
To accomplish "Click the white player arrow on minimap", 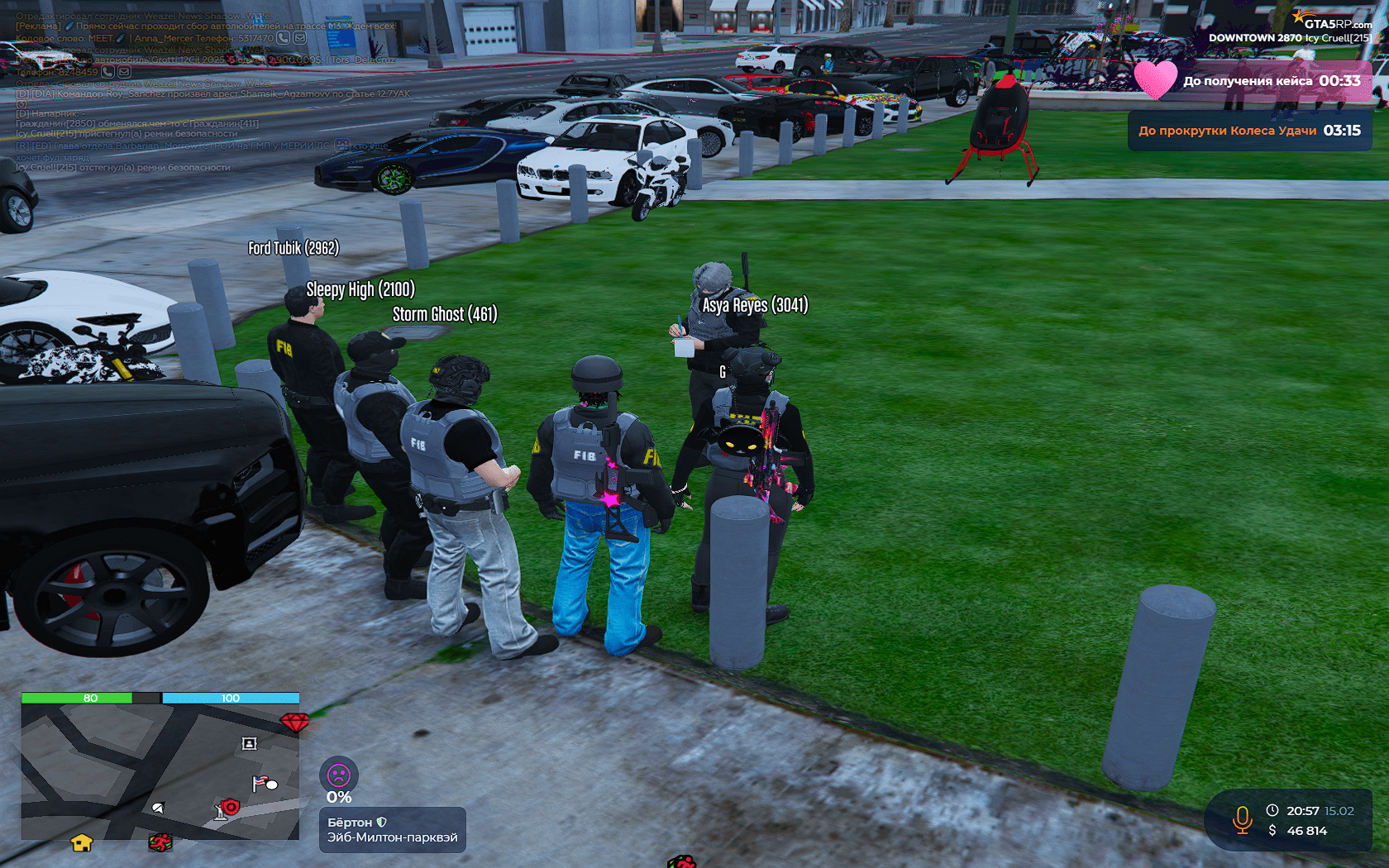I will 158,808.
